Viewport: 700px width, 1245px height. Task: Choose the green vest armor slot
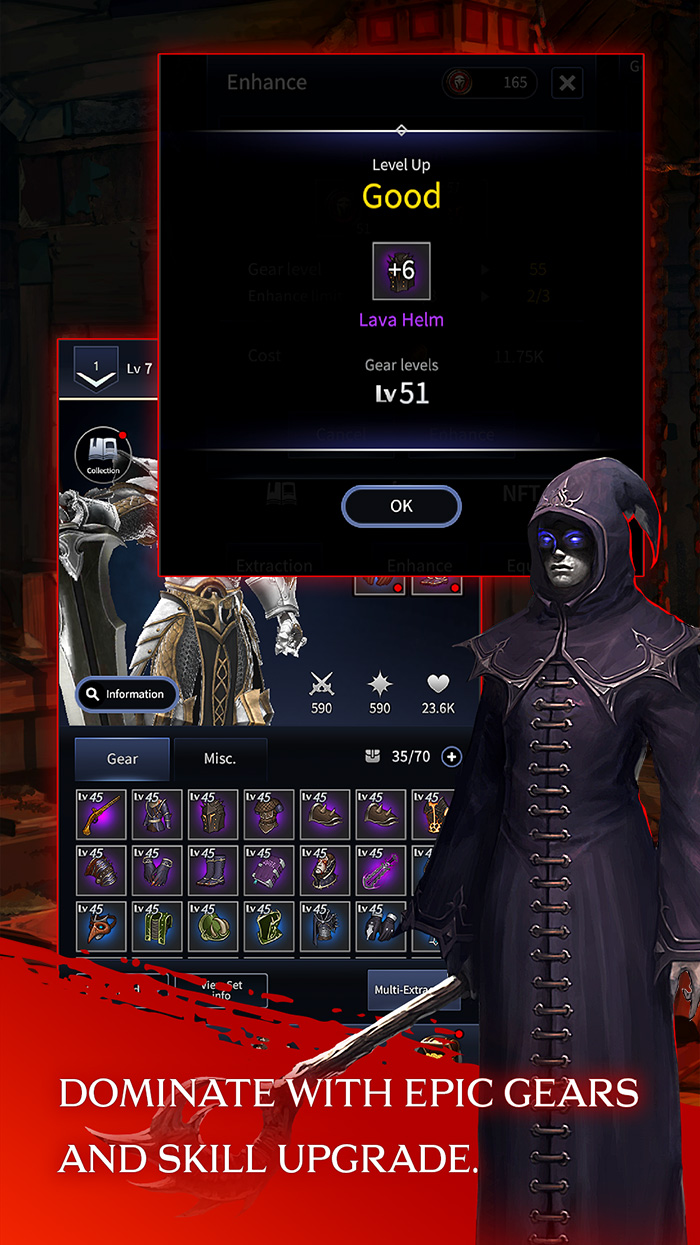157,927
